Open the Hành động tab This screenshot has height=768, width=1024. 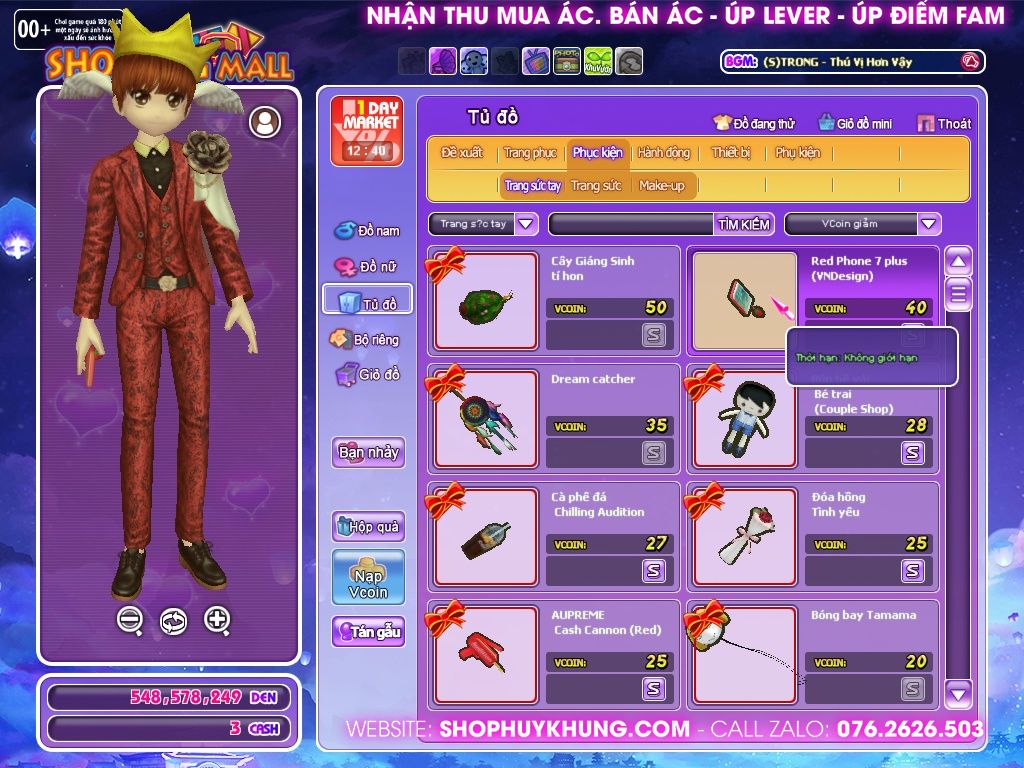[x=663, y=153]
